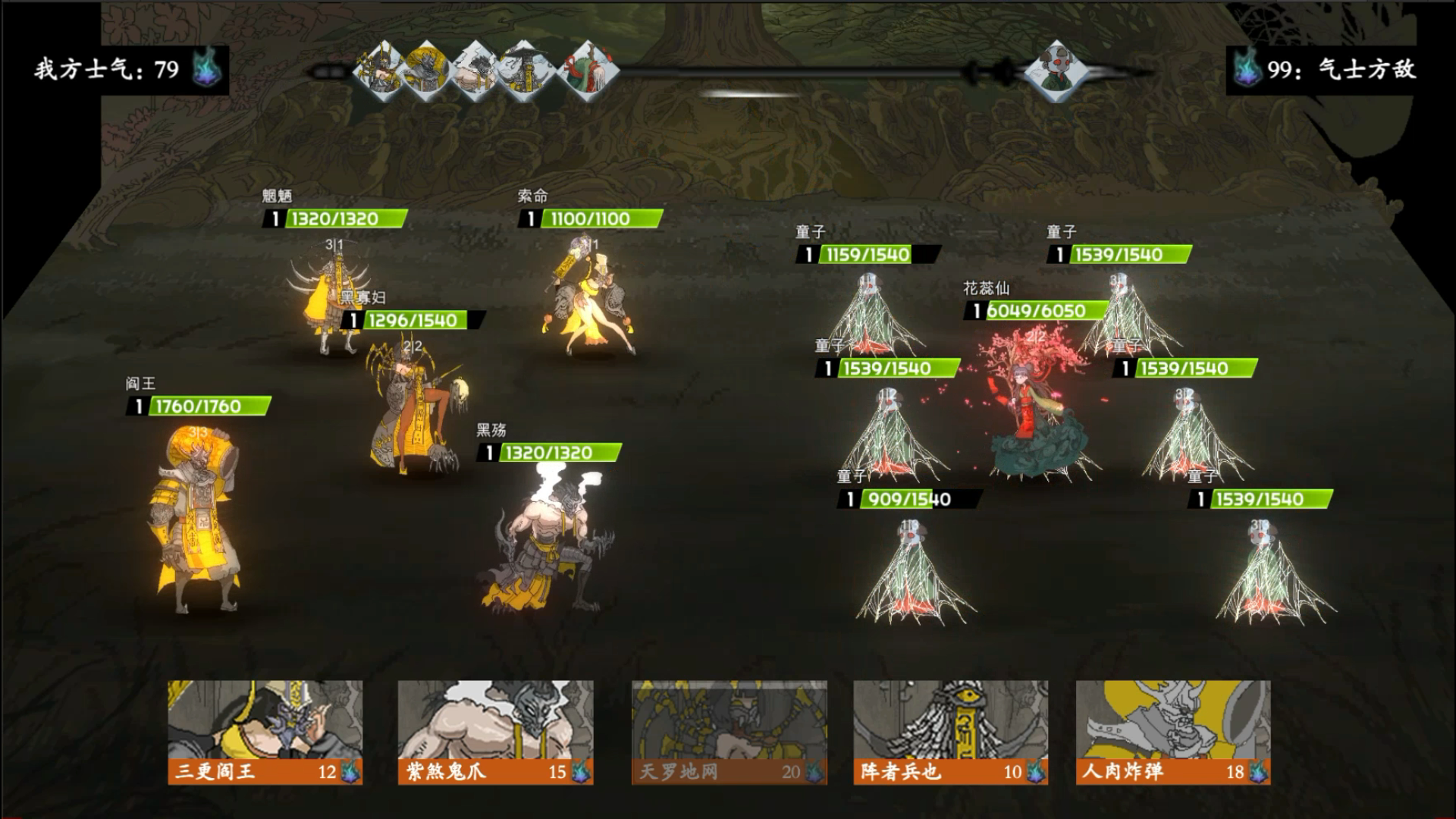Choose the 人肉炸弹 skill card
The width and height of the screenshot is (1456, 819).
point(1172,732)
